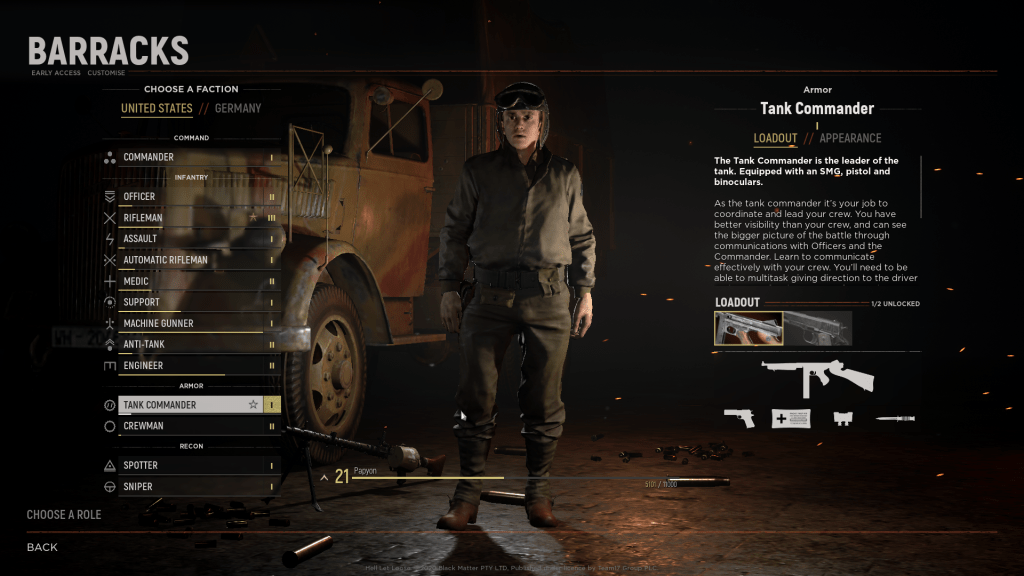Open the Medic role
The height and width of the screenshot is (576, 1024).
pos(190,282)
